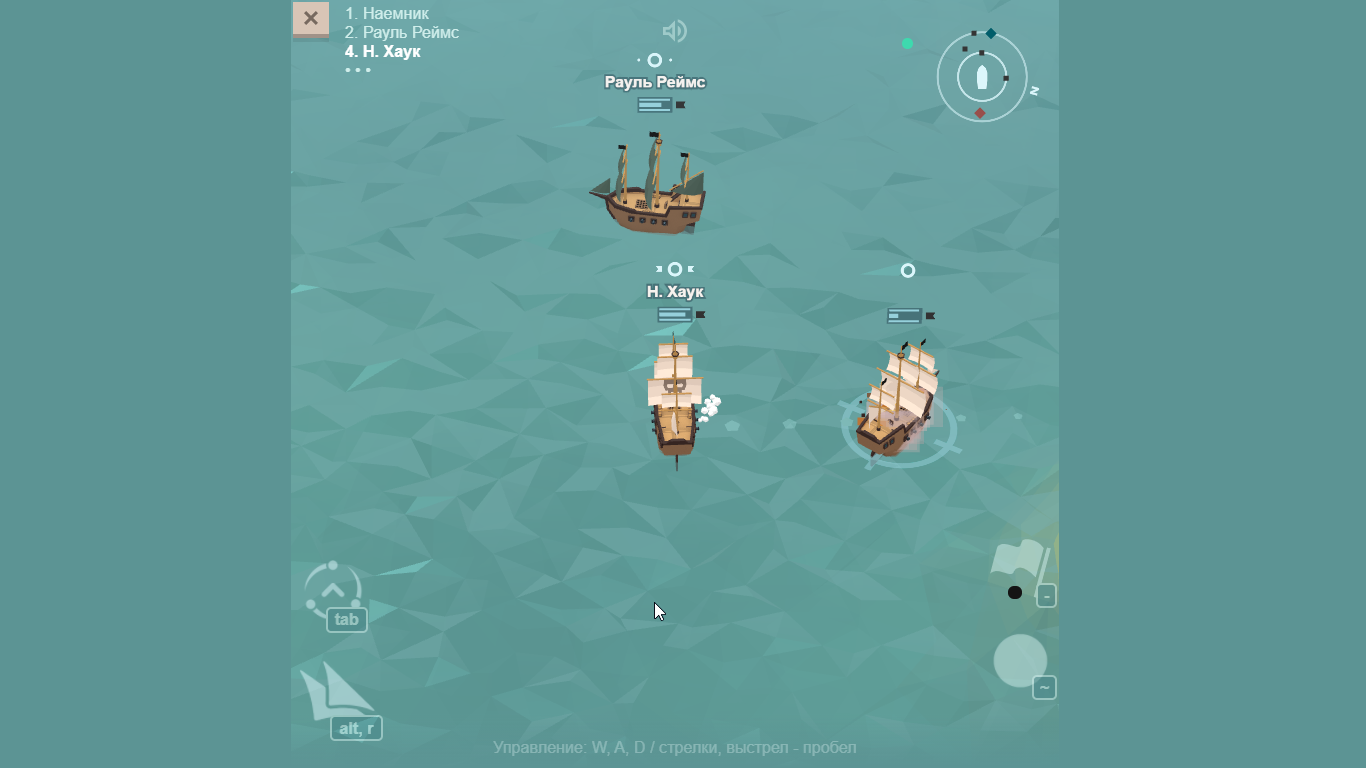
Task: Mute the game sound via the speaker icon
Action: [x=675, y=31]
